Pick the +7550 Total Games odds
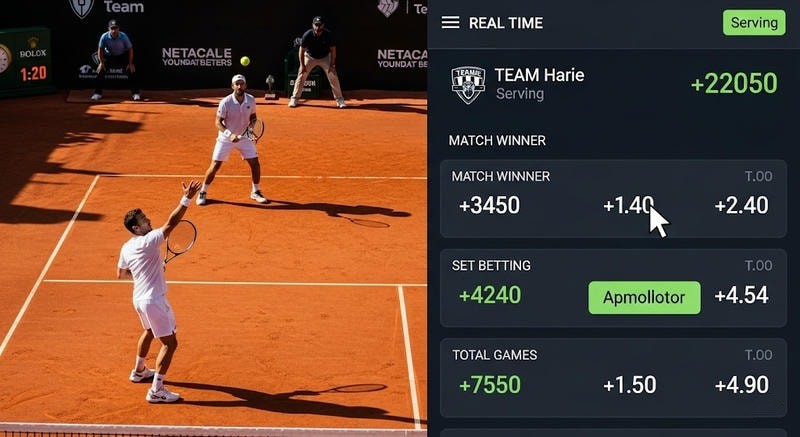 489,385
